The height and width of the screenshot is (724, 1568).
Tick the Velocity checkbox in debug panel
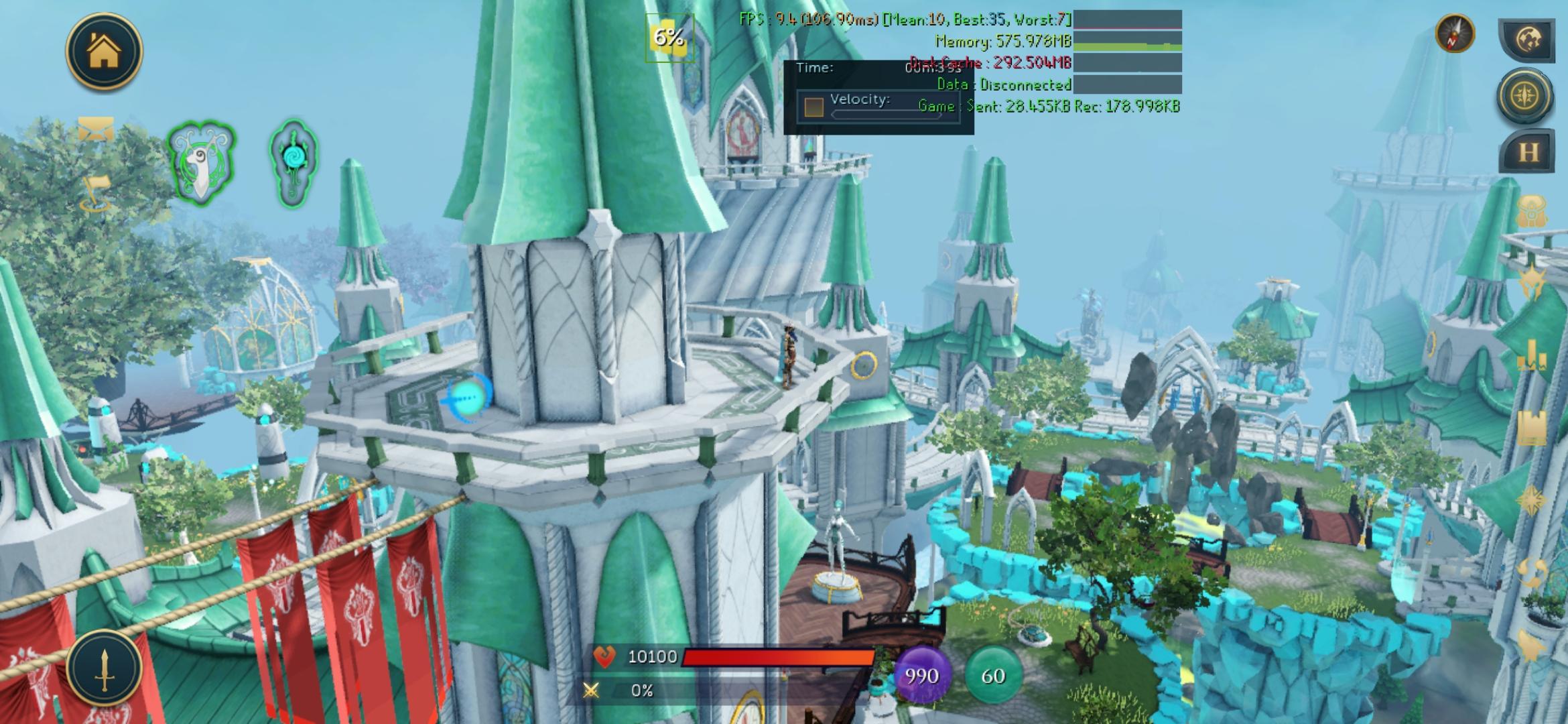tap(813, 106)
